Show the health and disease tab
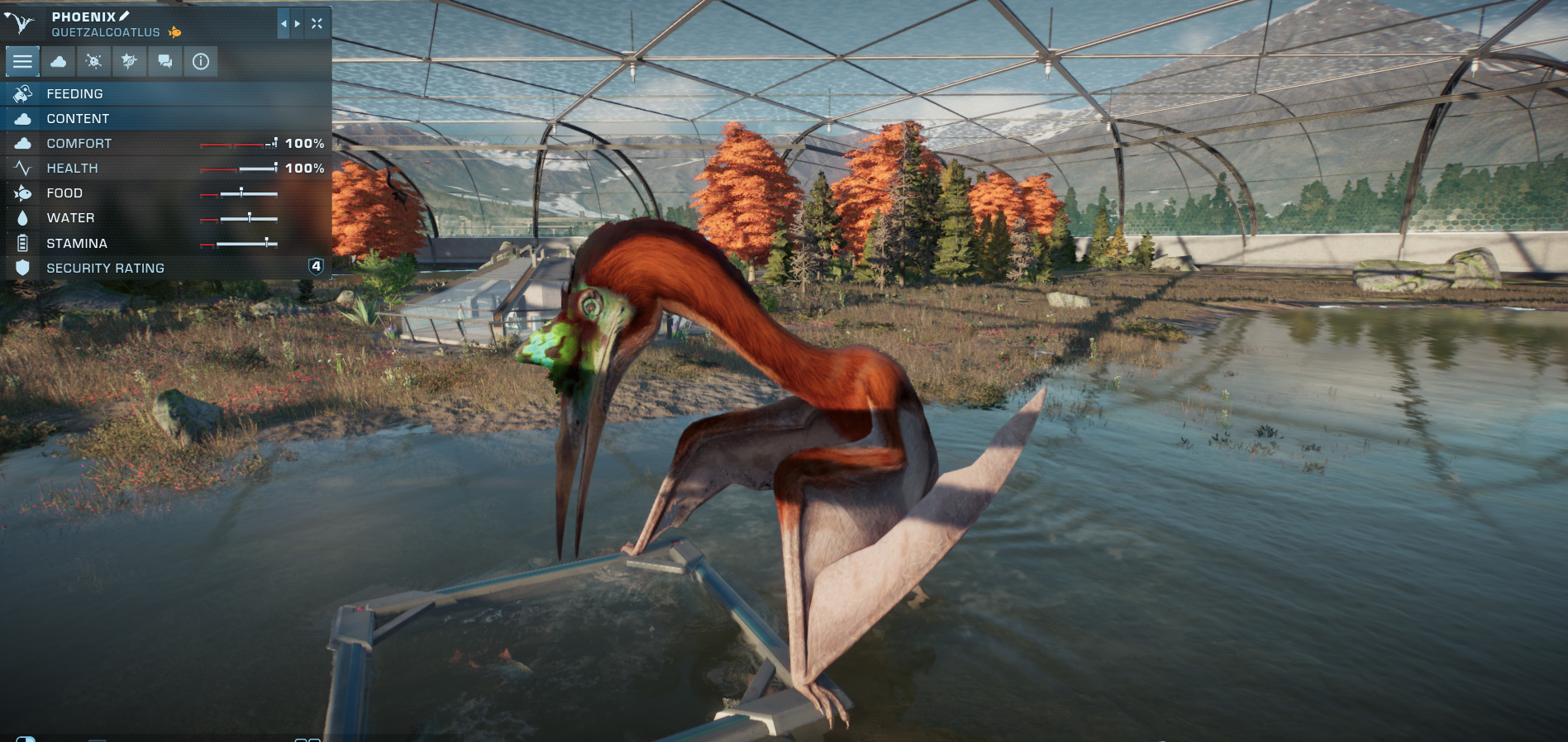Image resolution: width=1568 pixels, height=742 pixels. pyautogui.click(x=93, y=61)
